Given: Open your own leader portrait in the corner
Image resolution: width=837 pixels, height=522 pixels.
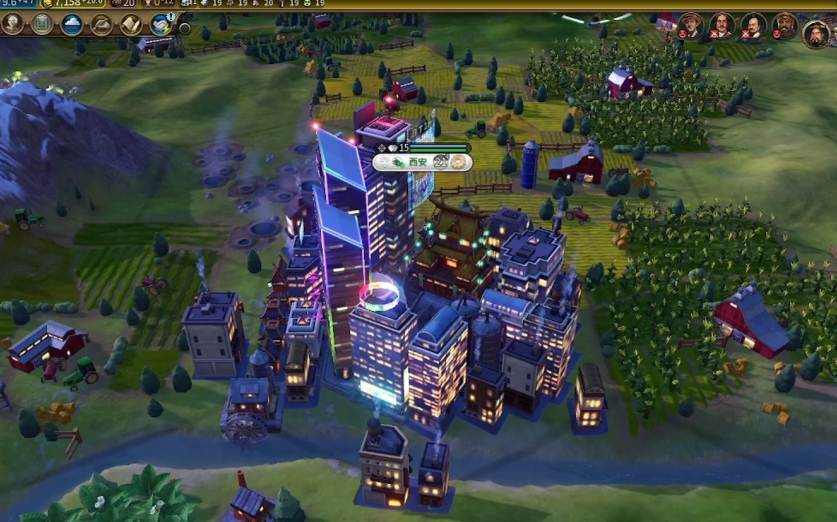Looking at the screenshot, I should coord(817,33).
